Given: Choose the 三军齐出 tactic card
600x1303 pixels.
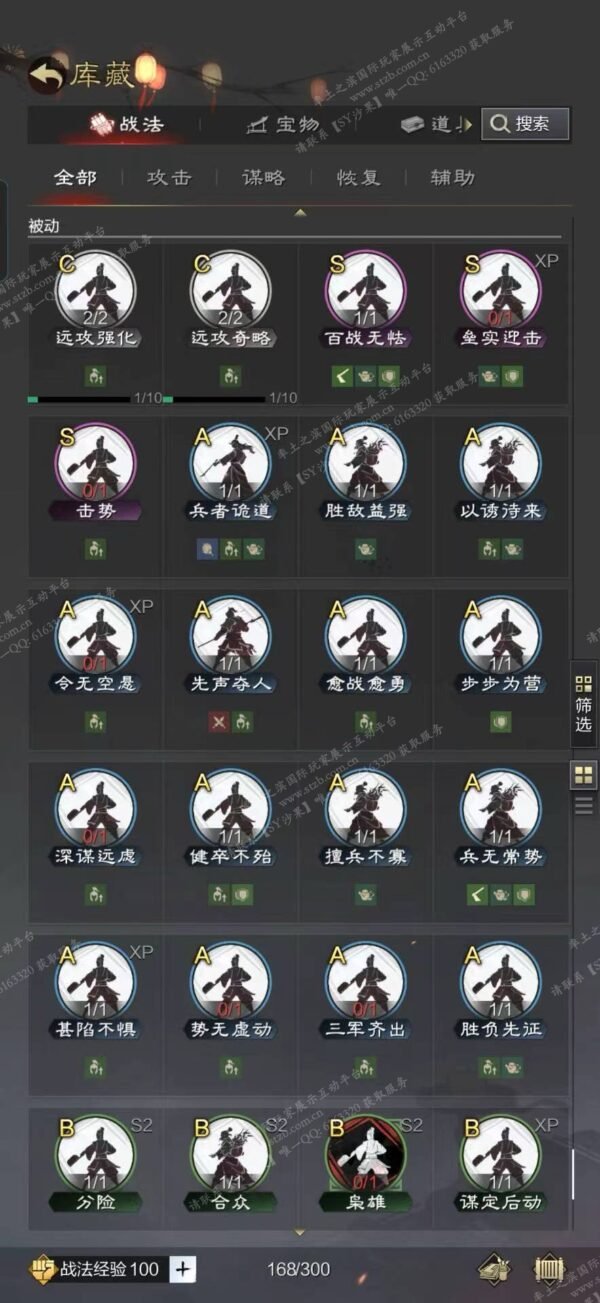Looking at the screenshot, I should click(366, 990).
